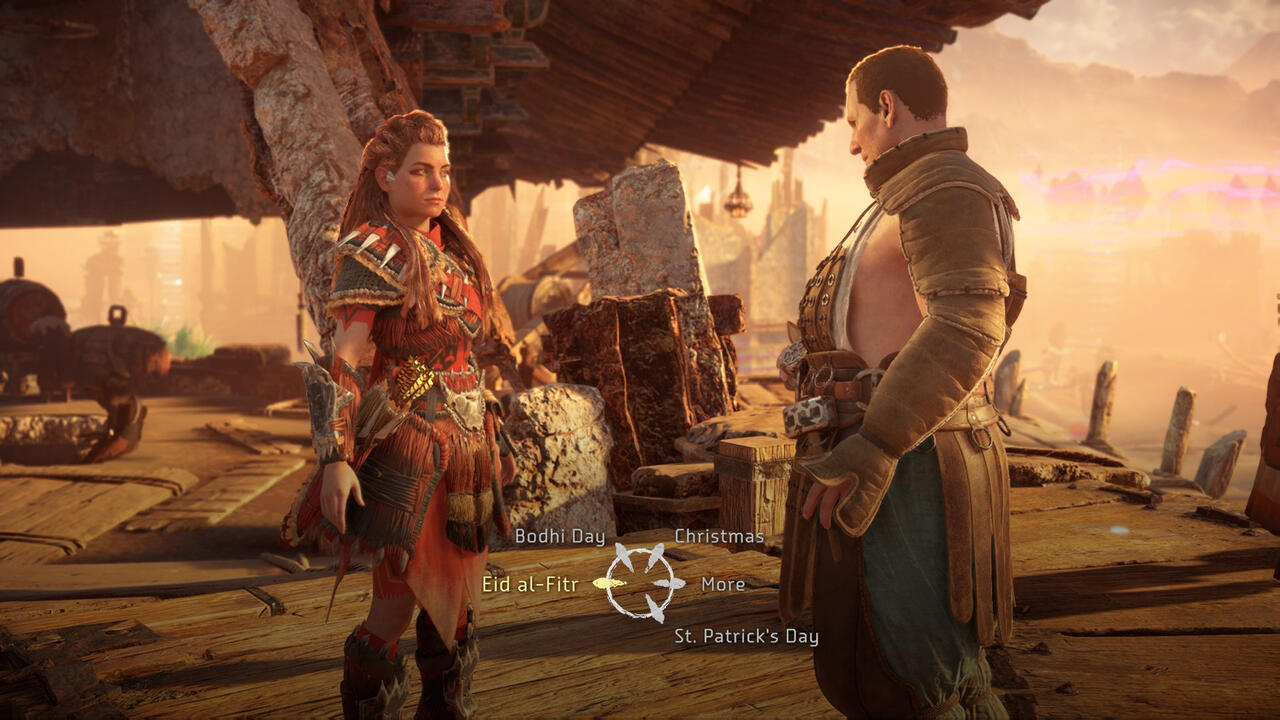Select the Christmas dialogue reply

(x=719, y=537)
